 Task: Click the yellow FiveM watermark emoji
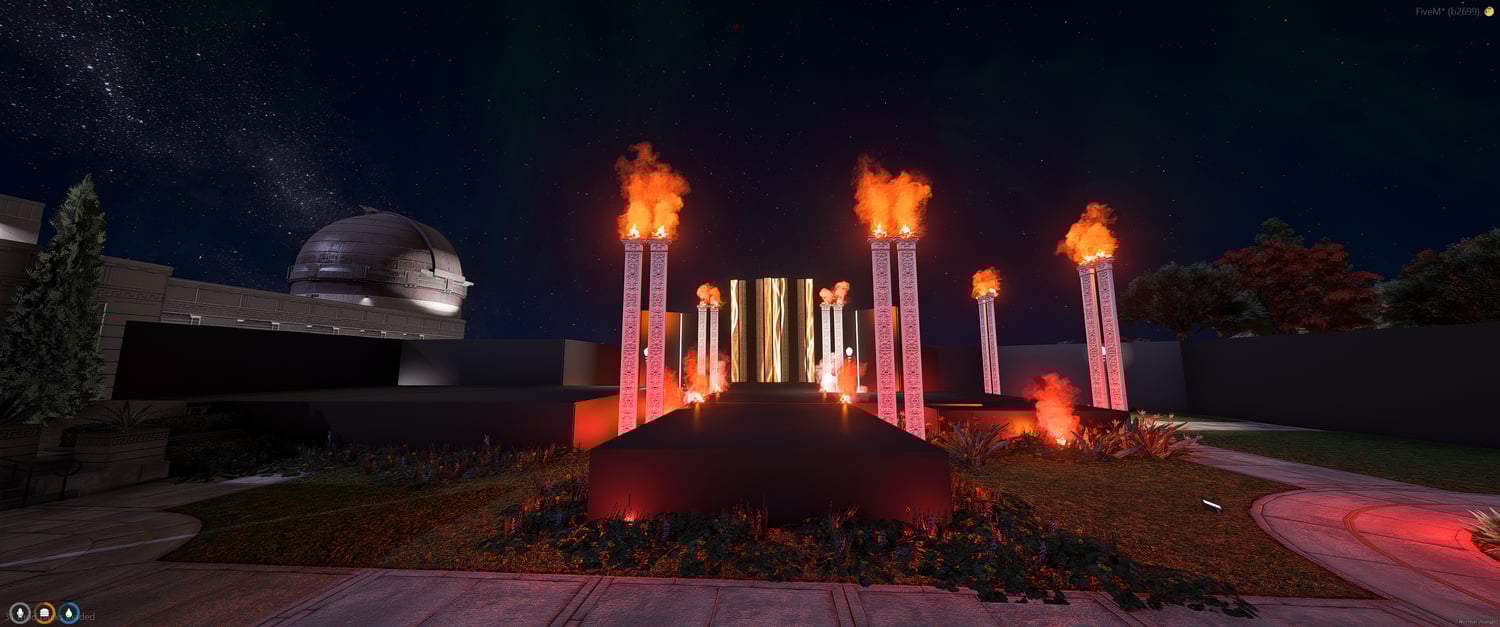coord(1489,10)
